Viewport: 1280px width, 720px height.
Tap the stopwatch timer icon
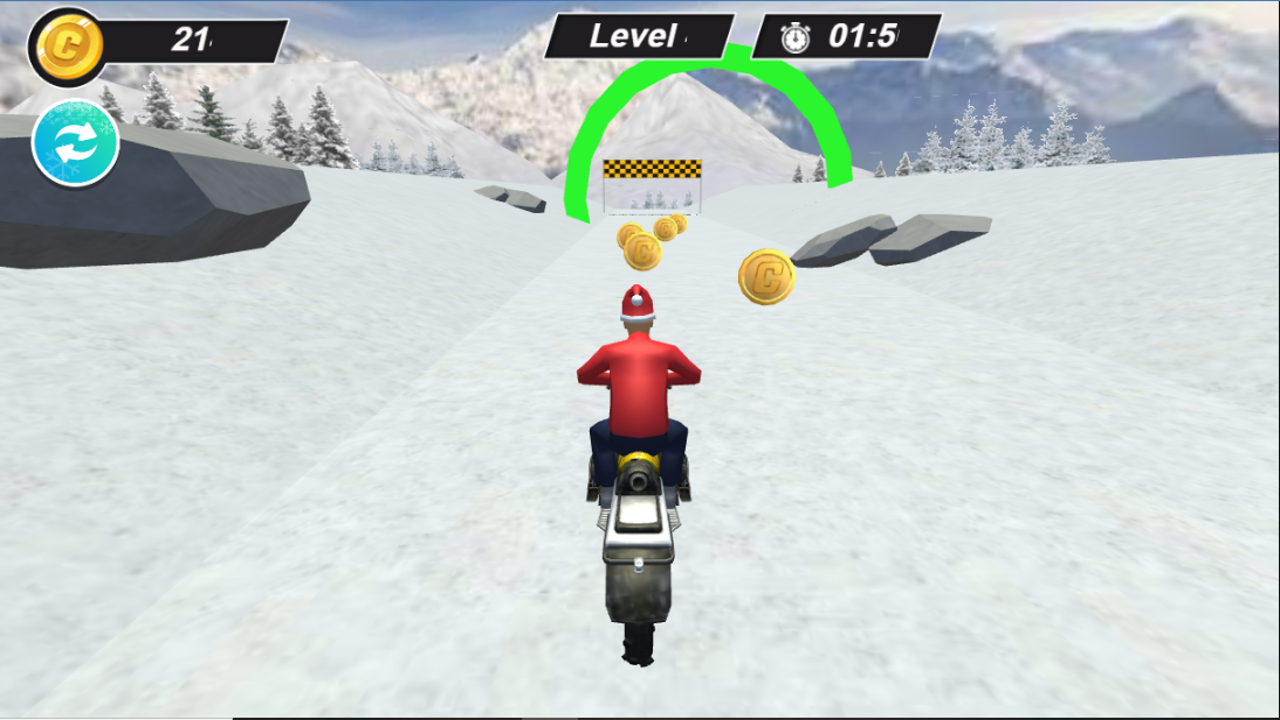[794, 37]
